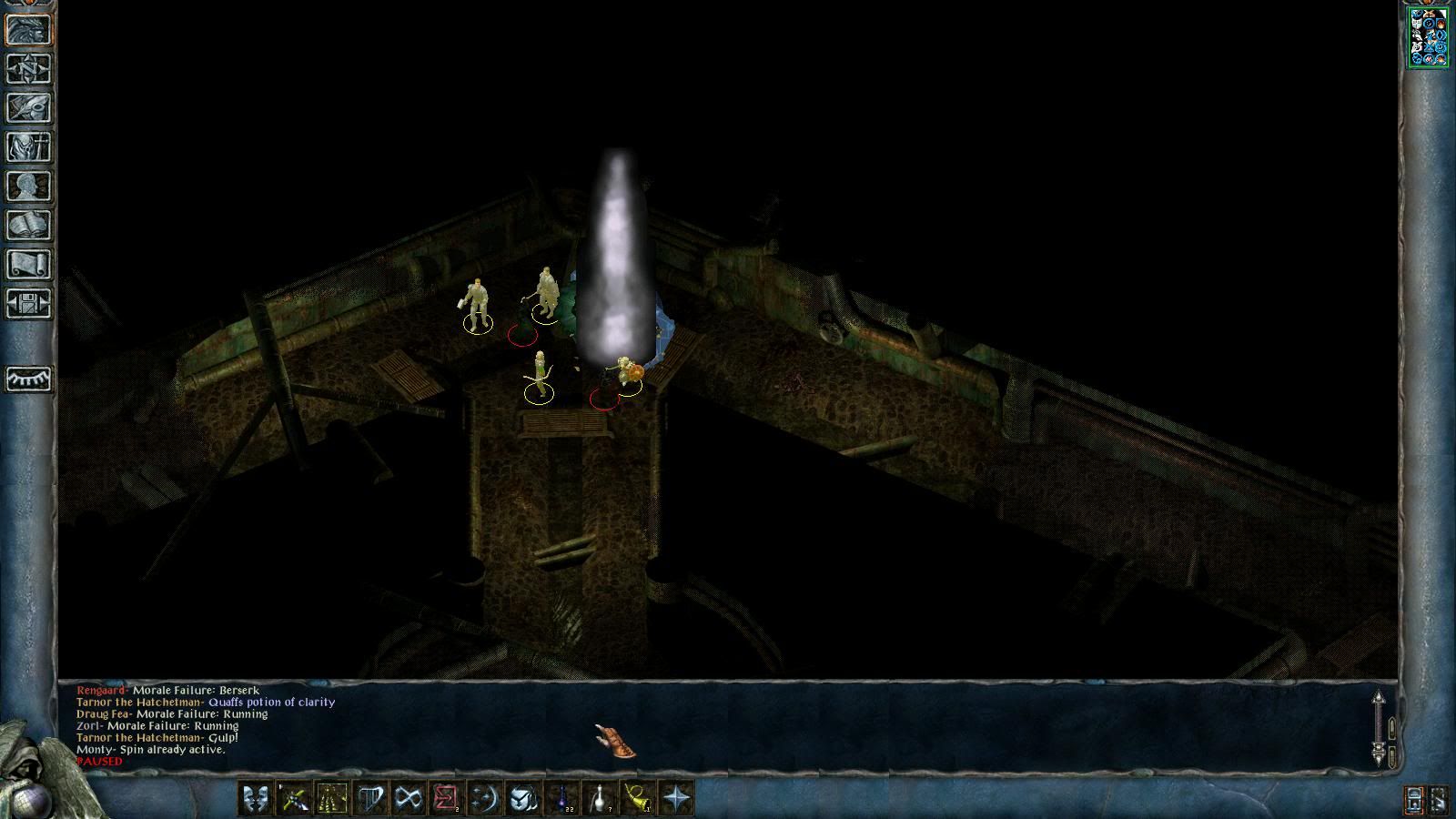This screenshot has width=1456, height=819.
Task: Open the mage spellbook button
Action: (x=29, y=226)
